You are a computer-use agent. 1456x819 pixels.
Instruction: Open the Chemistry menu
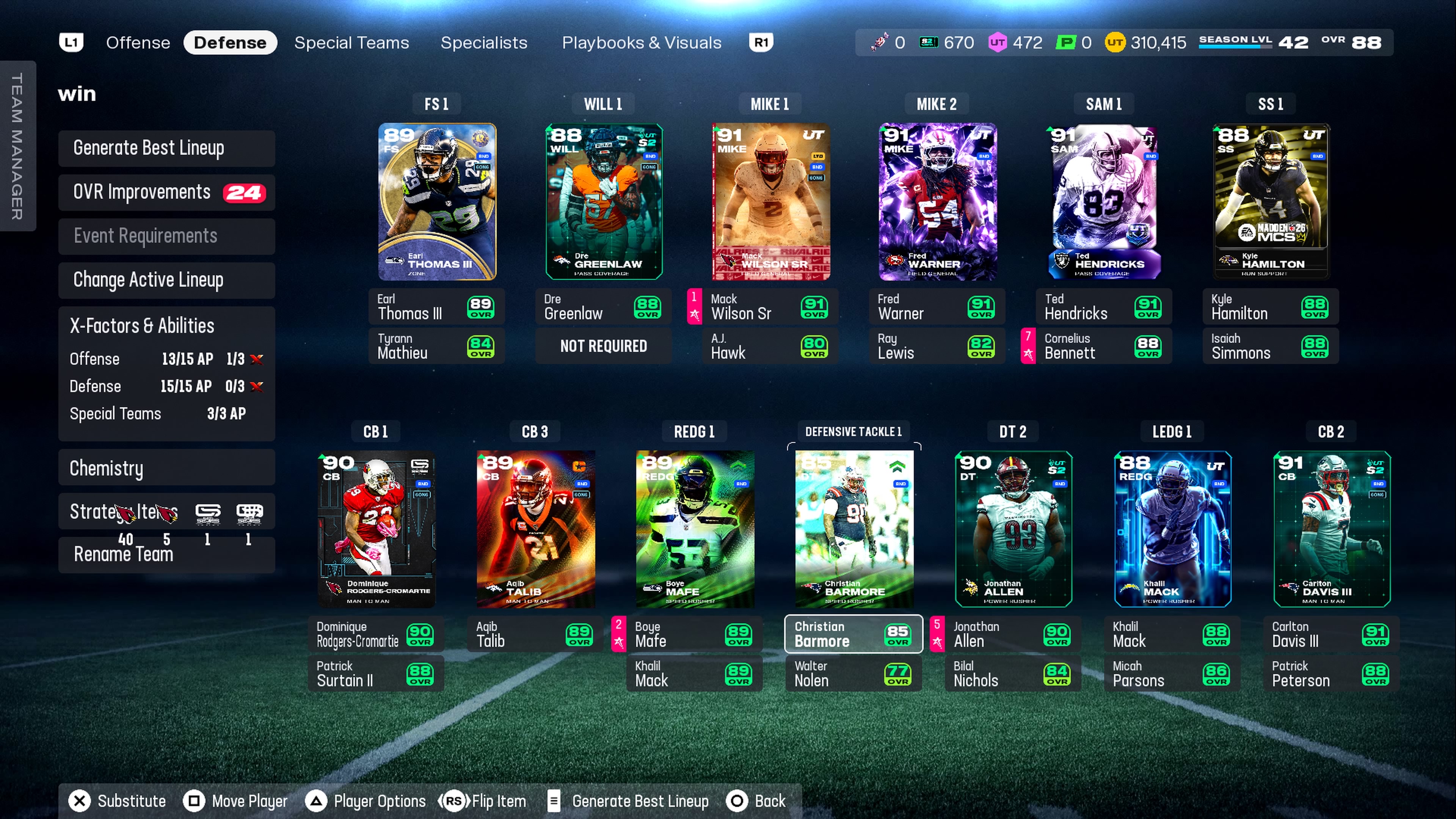click(166, 468)
